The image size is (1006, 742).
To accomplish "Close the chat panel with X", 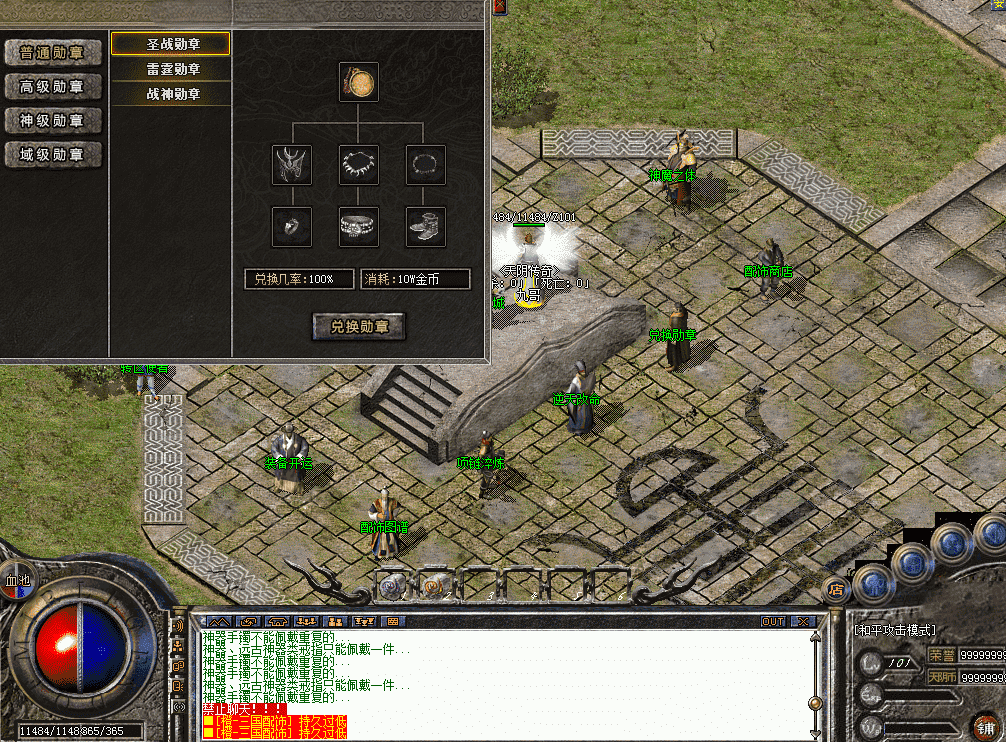I will [x=803, y=621].
